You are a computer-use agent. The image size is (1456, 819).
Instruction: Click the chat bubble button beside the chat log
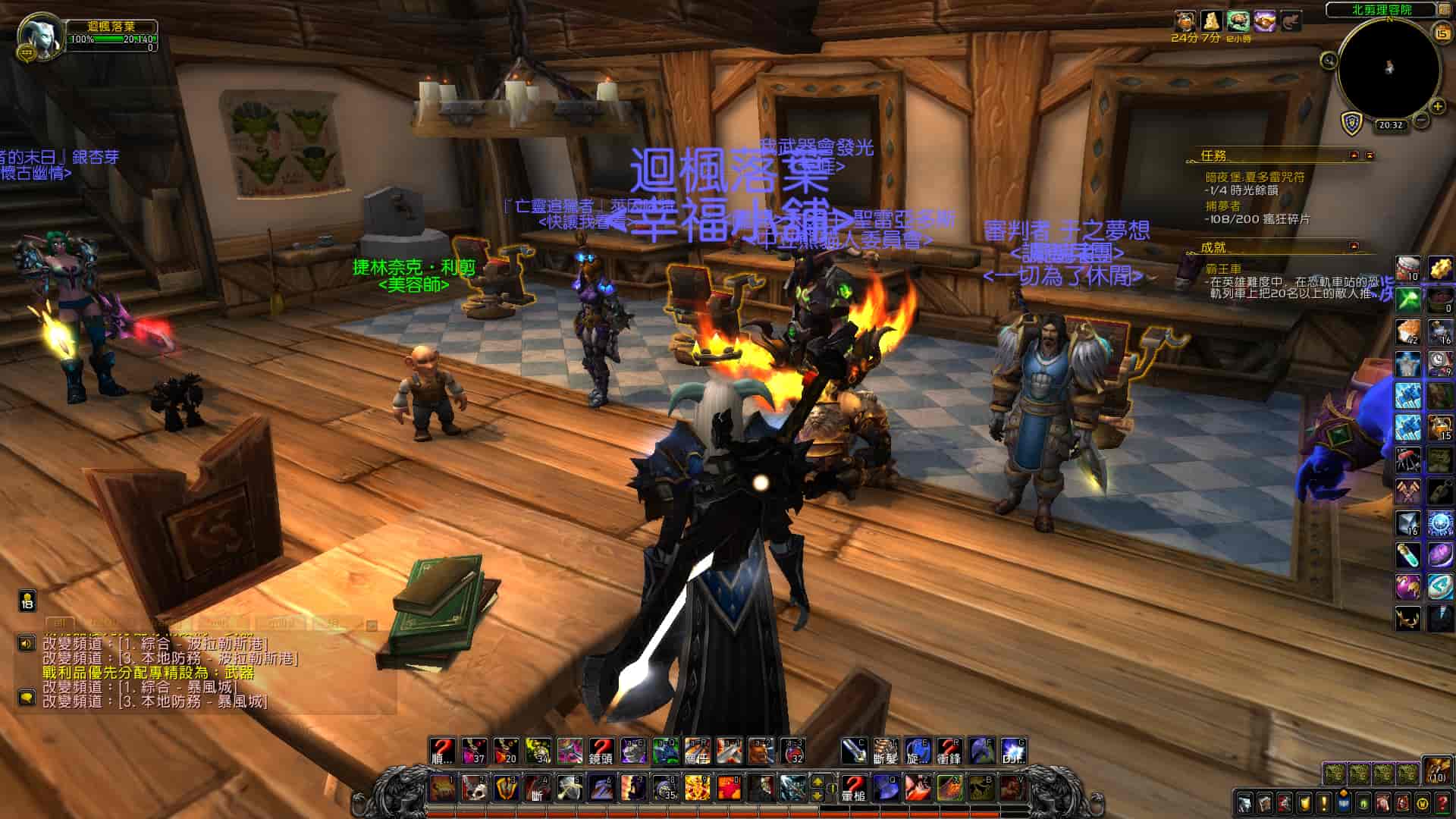(27, 698)
